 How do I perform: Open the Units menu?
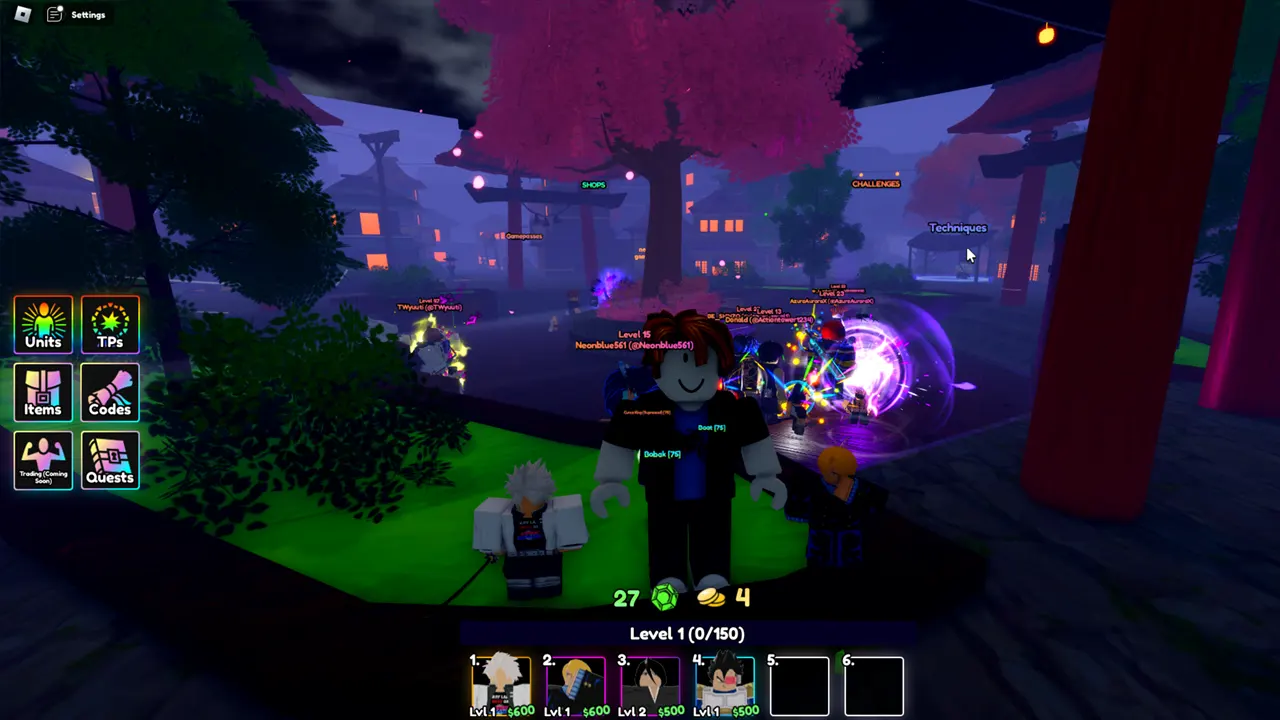[x=43, y=324]
